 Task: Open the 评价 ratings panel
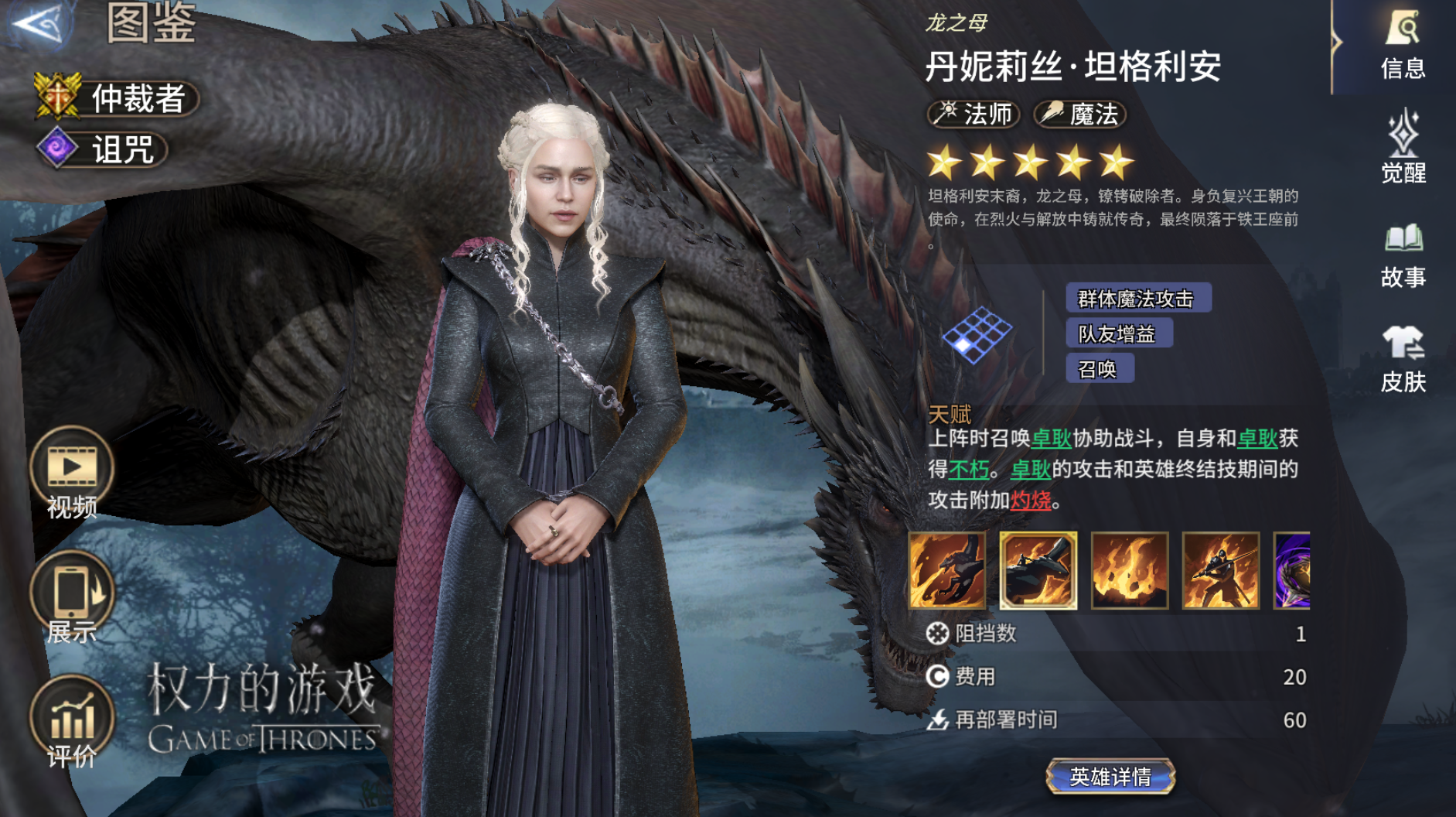pyautogui.click(x=72, y=722)
